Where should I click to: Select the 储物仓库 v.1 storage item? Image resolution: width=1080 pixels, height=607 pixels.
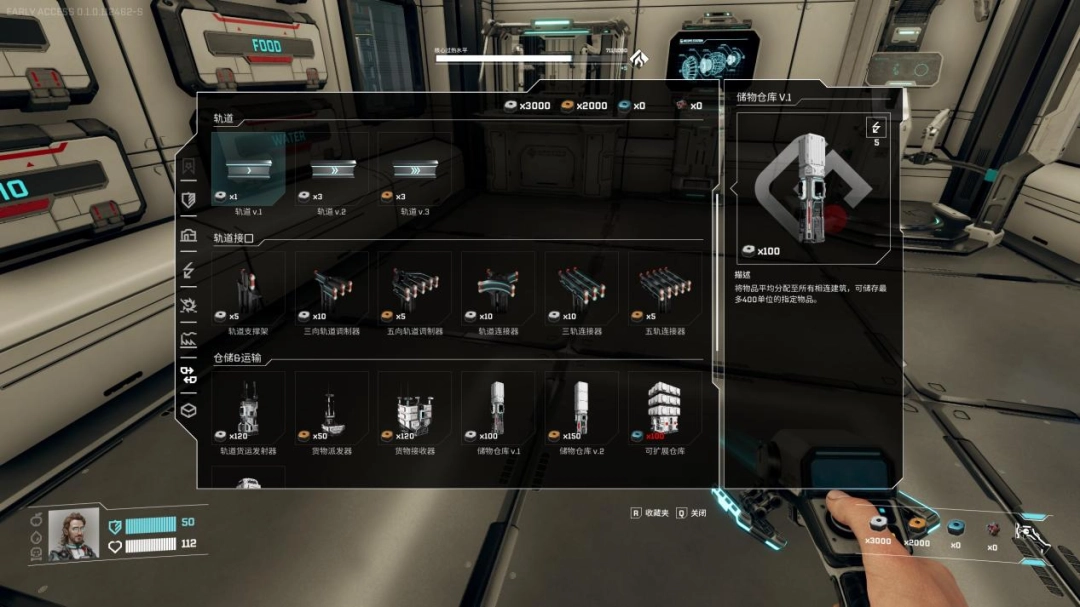(x=498, y=410)
